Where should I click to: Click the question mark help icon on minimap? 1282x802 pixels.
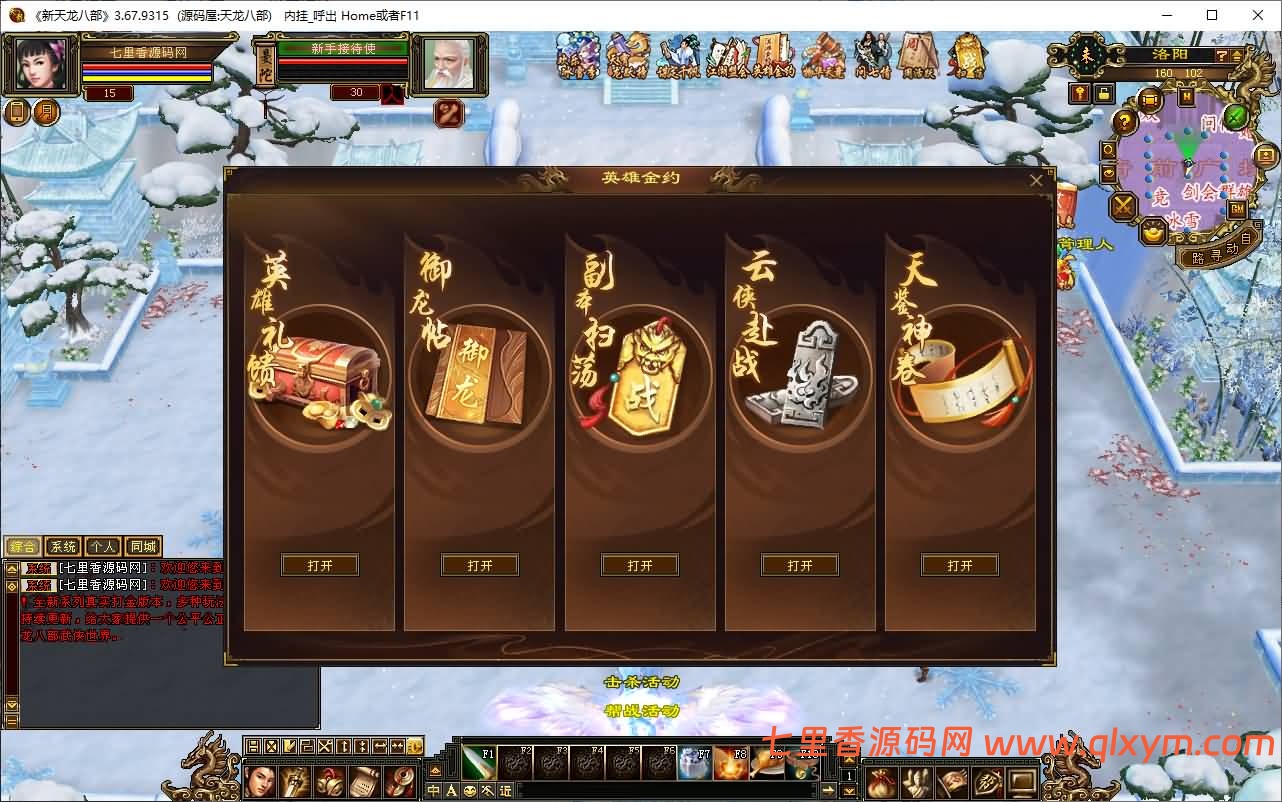pos(1125,120)
